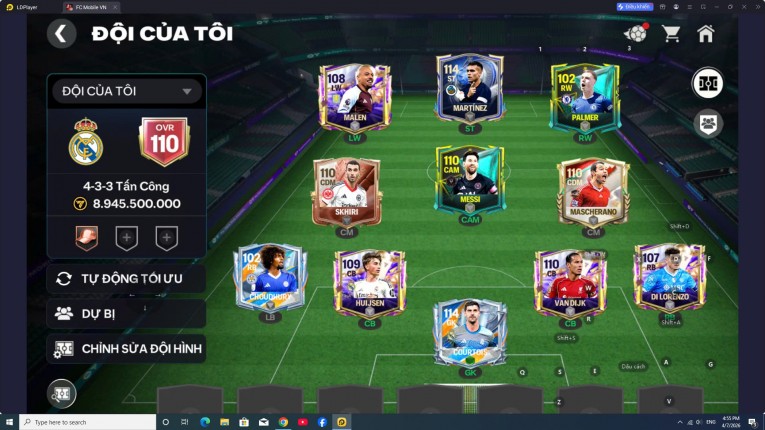The image size is (765, 430).
Task: Pick the Palmer RW player card
Action: coord(585,97)
